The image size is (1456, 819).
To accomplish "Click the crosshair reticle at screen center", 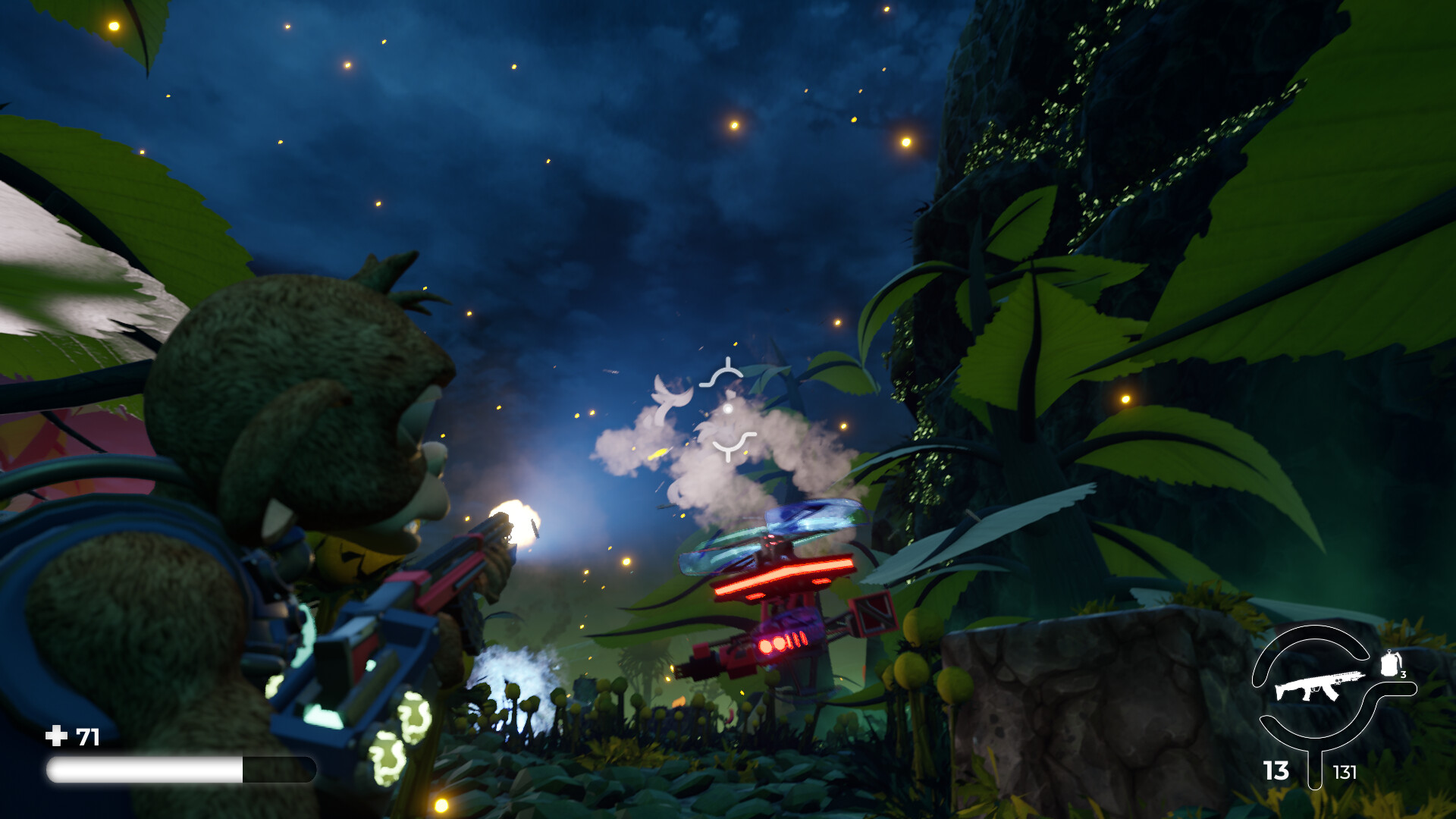I will pyautogui.click(x=729, y=408).
